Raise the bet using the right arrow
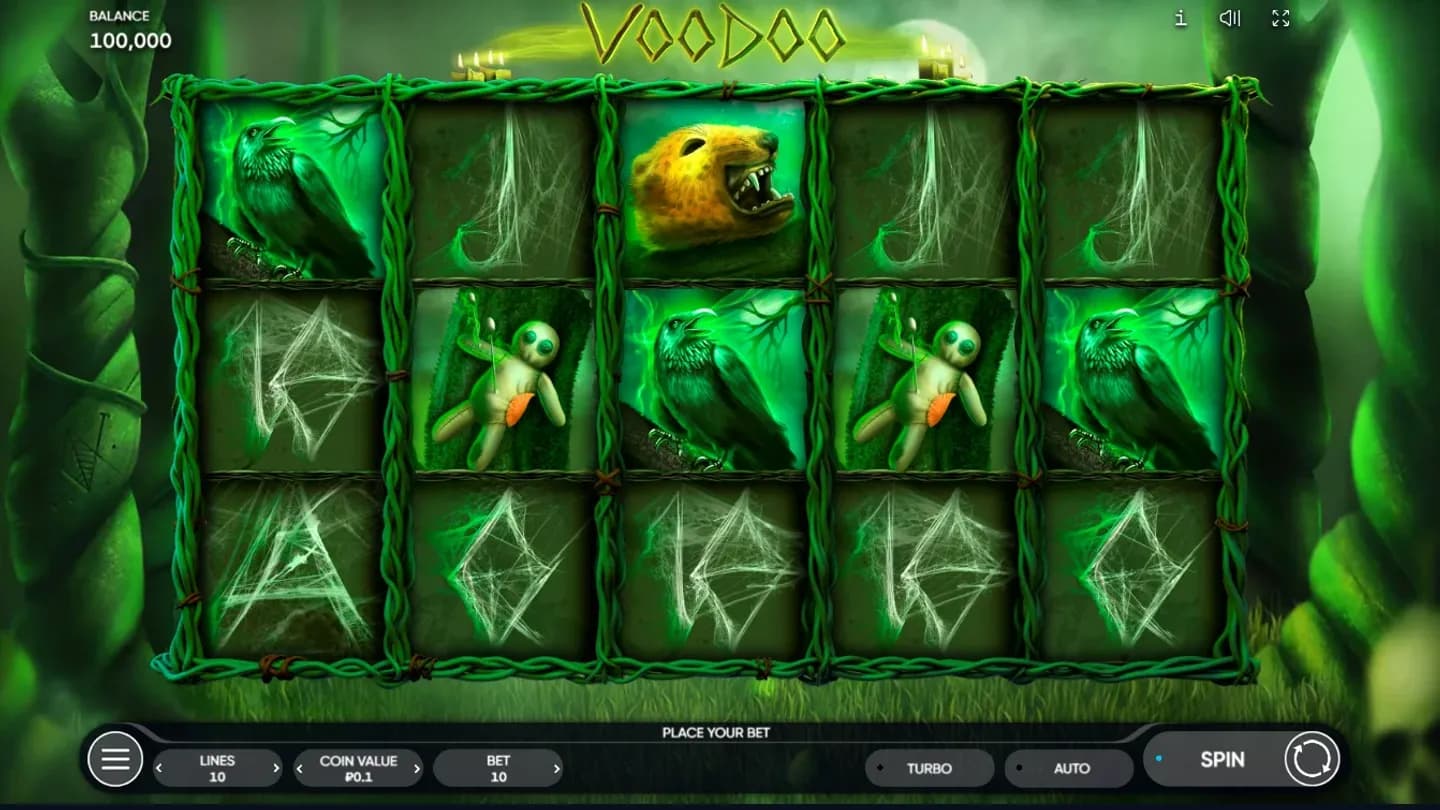Viewport: 1440px width, 810px height. point(557,770)
